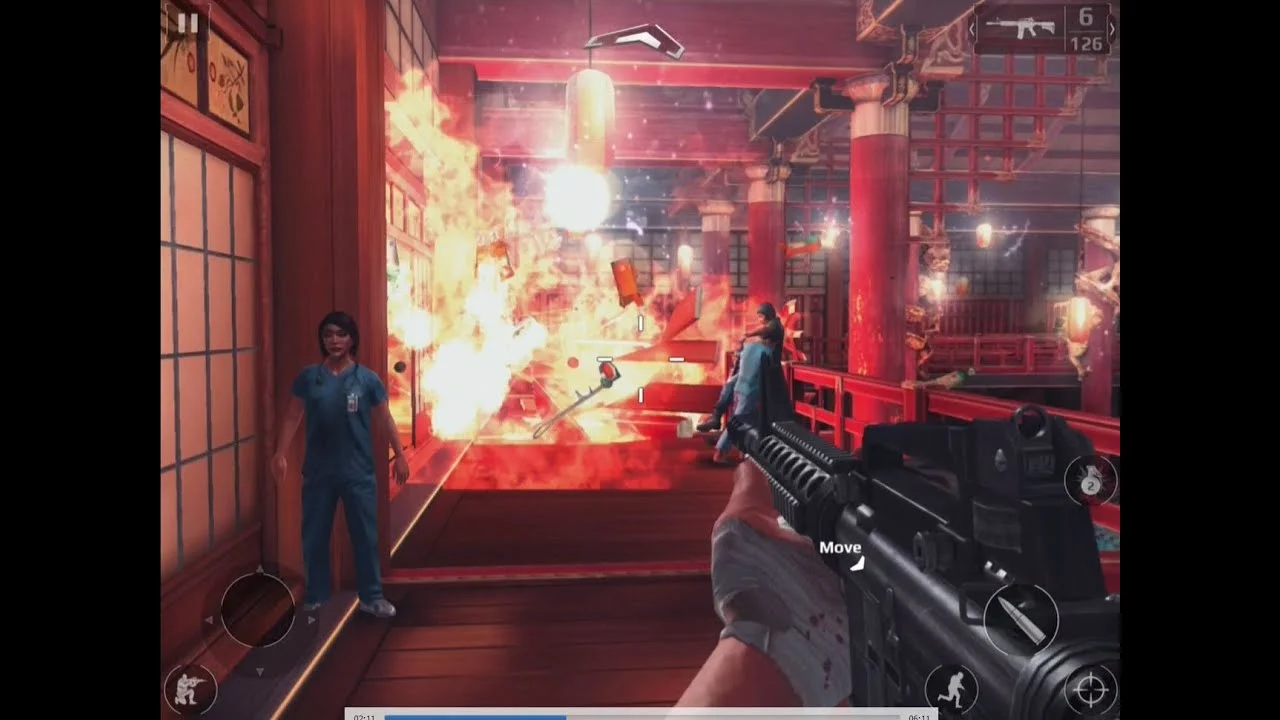Aim down sights with the crosshair button
Viewport: 1280px width, 720px height.
pyautogui.click(x=1090, y=689)
